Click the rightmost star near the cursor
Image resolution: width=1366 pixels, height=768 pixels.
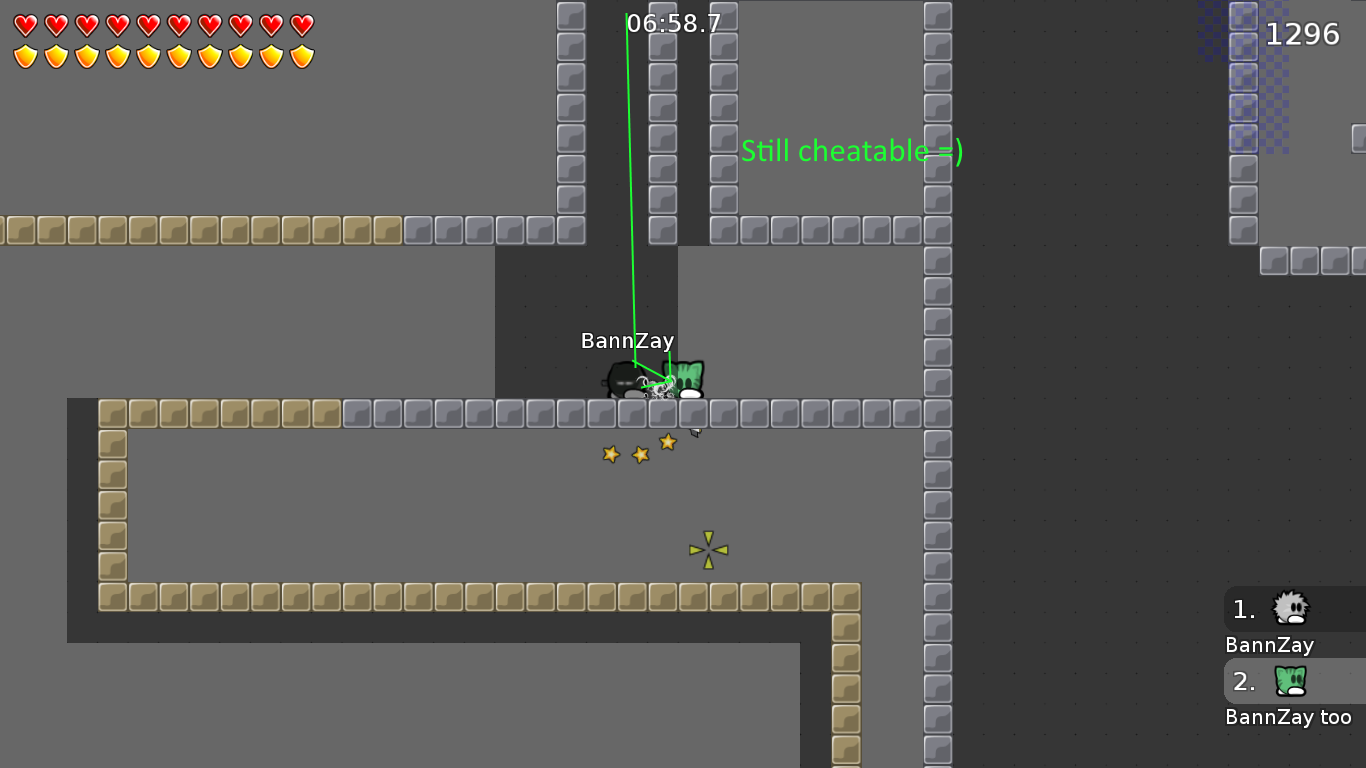[x=667, y=442]
